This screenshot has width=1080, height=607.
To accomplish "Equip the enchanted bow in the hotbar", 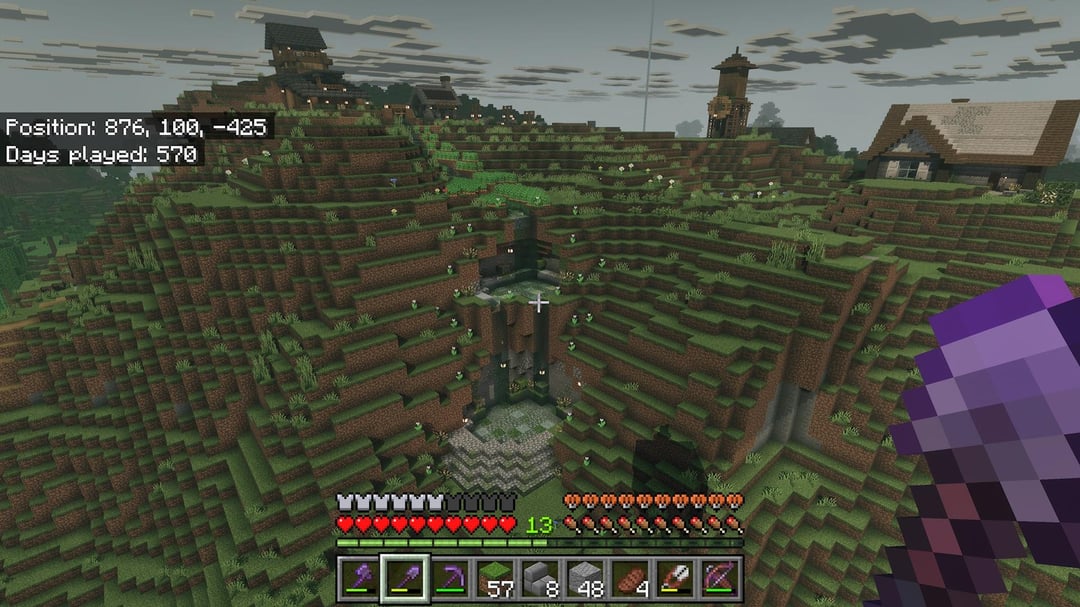I will (720, 580).
